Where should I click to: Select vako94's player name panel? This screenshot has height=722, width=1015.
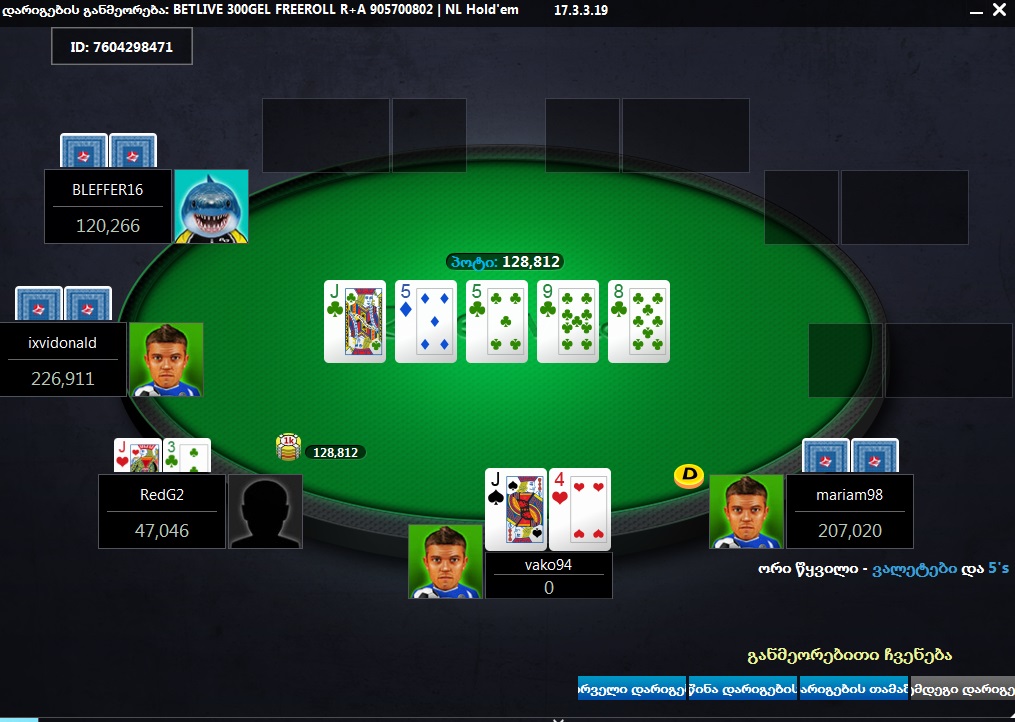[548, 575]
